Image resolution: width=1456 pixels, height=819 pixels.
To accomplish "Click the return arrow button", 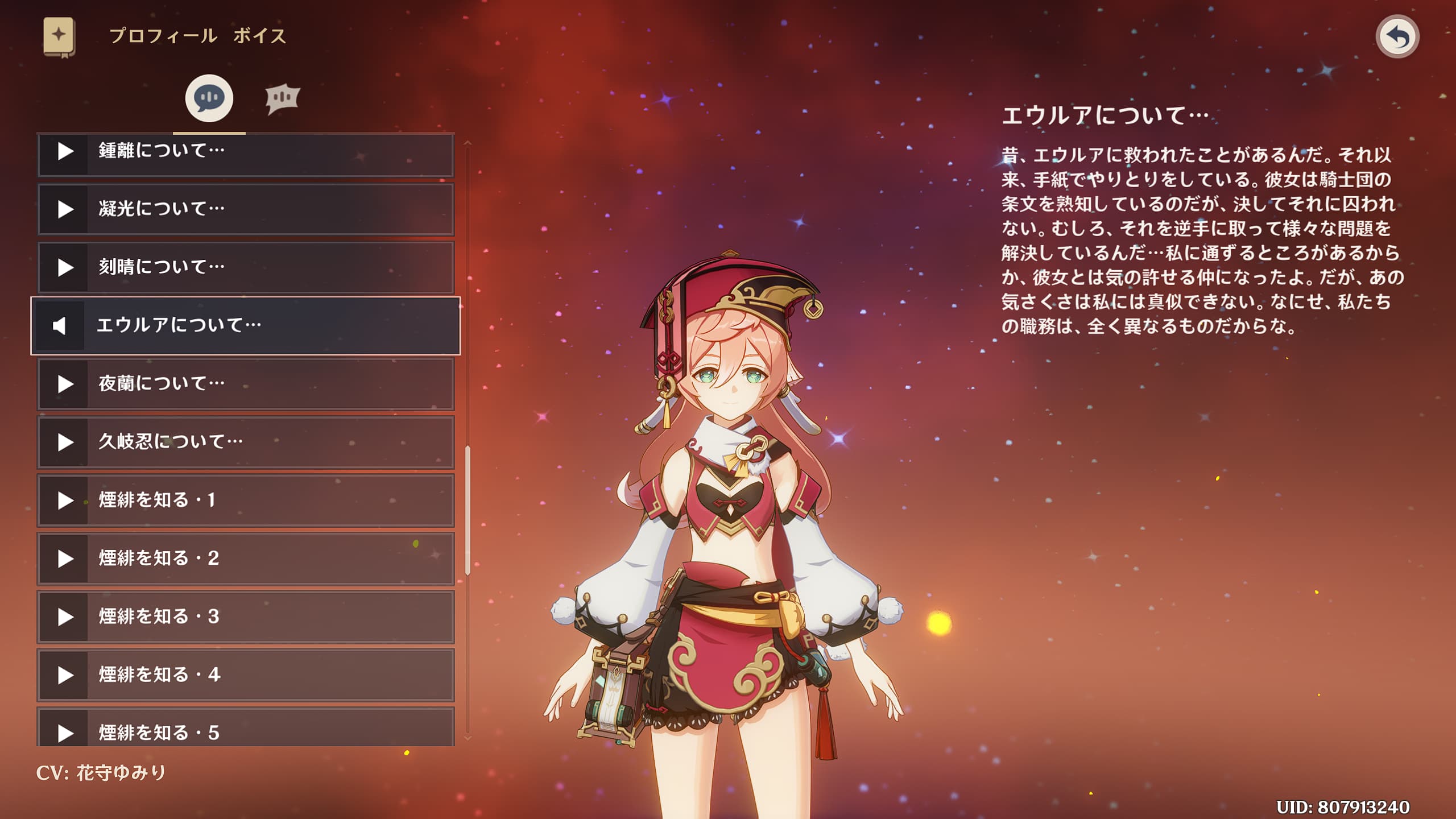I will pos(1397,37).
